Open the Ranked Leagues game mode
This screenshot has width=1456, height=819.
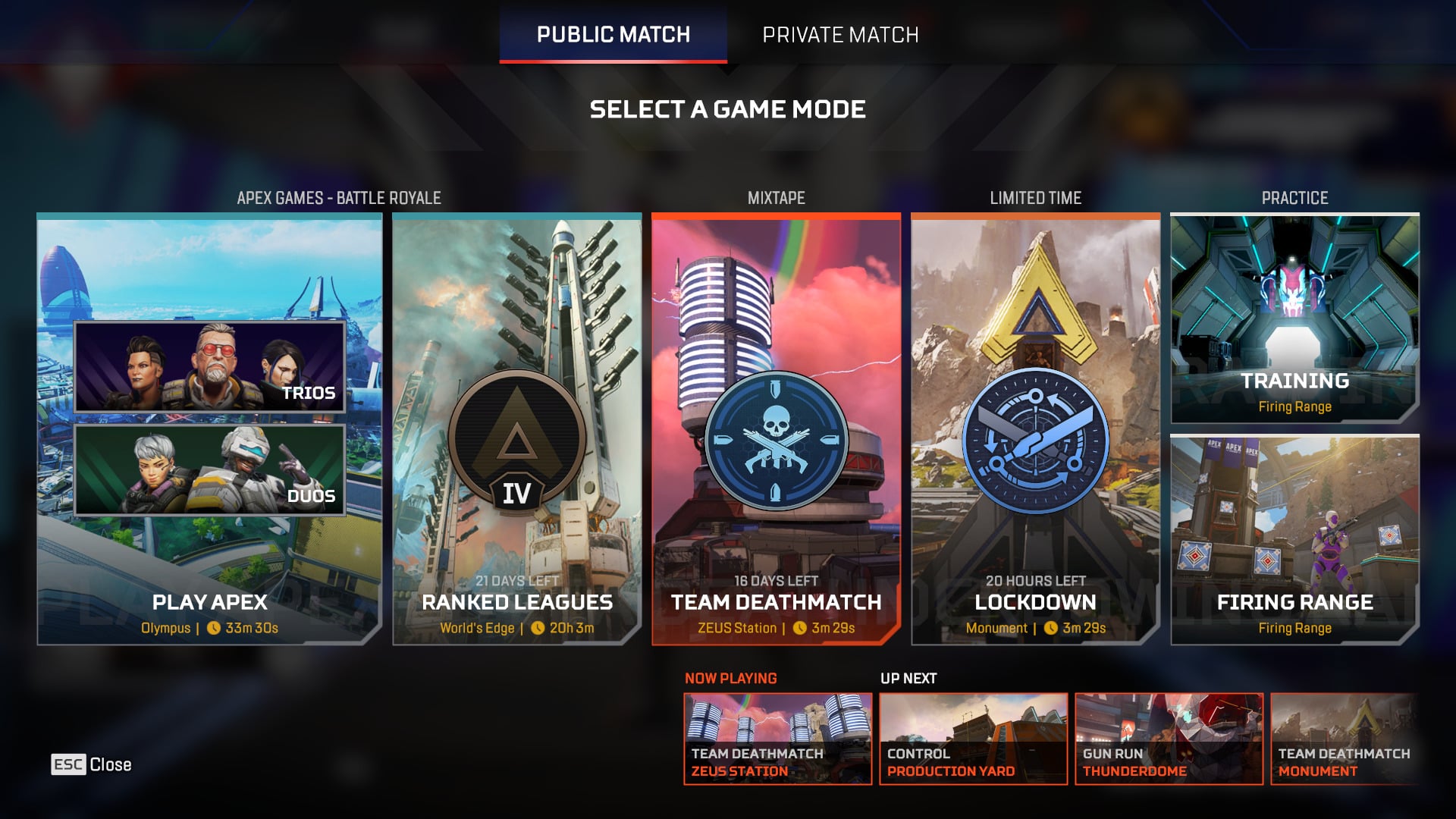coord(517,429)
